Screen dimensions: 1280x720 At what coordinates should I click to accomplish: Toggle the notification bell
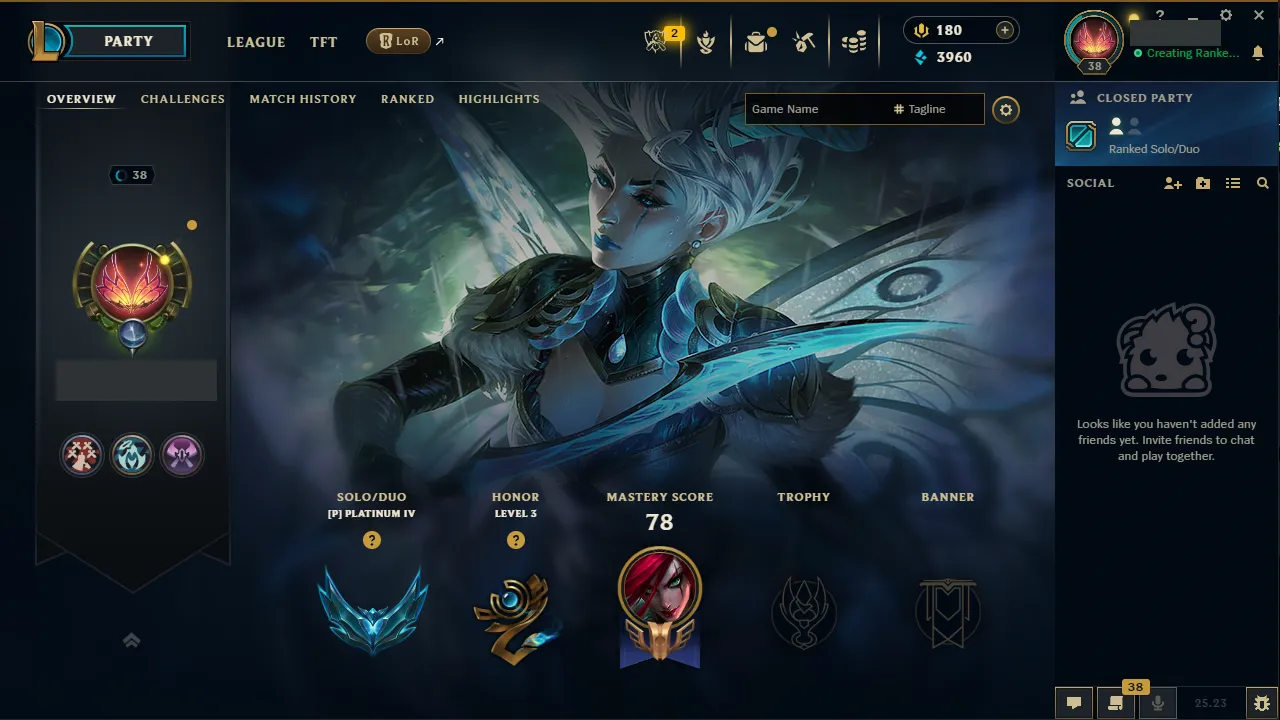click(1258, 52)
